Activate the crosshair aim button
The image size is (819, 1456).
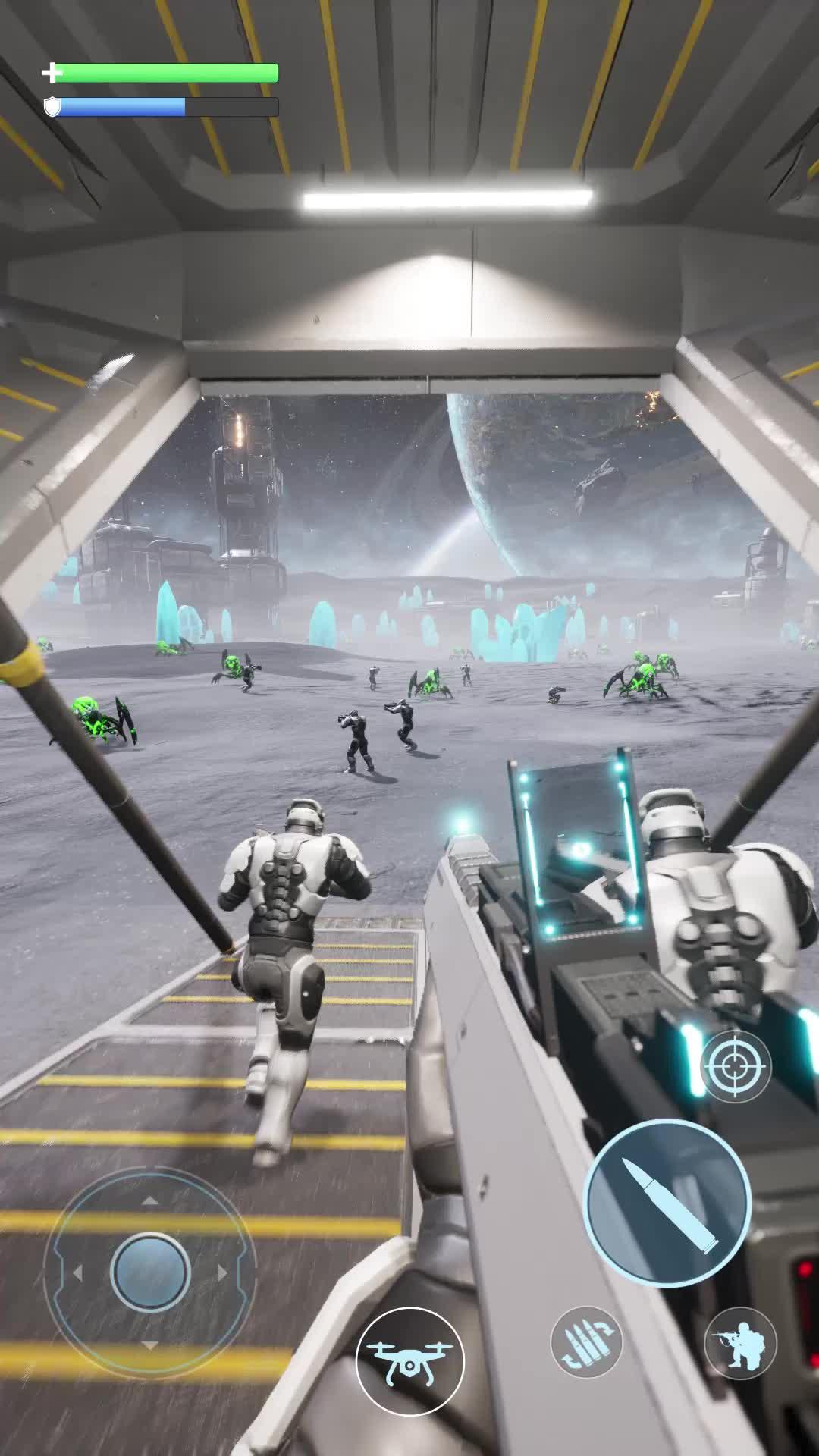(x=734, y=1067)
